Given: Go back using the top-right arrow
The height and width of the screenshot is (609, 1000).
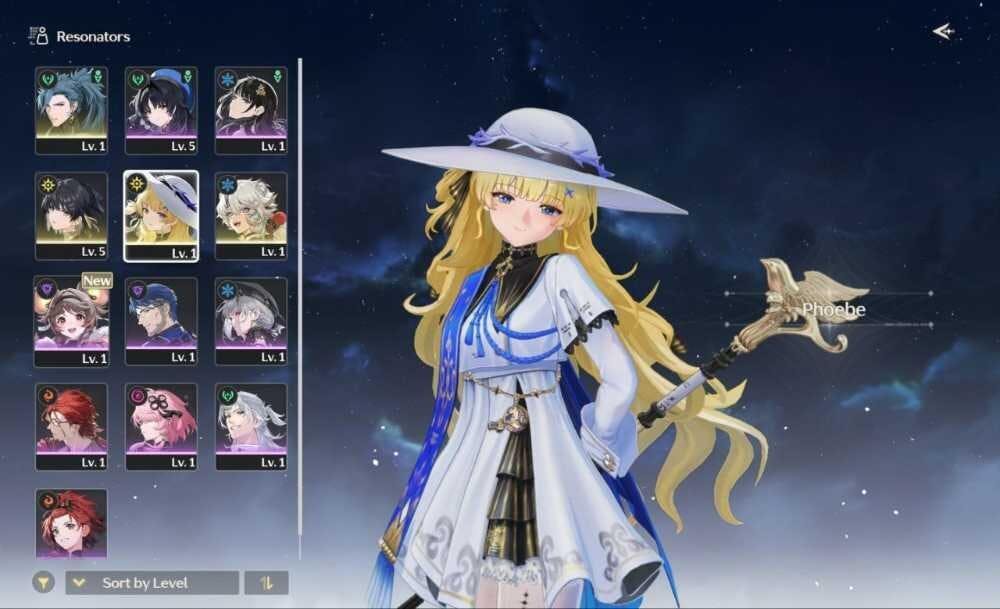Looking at the screenshot, I should [x=943, y=32].
